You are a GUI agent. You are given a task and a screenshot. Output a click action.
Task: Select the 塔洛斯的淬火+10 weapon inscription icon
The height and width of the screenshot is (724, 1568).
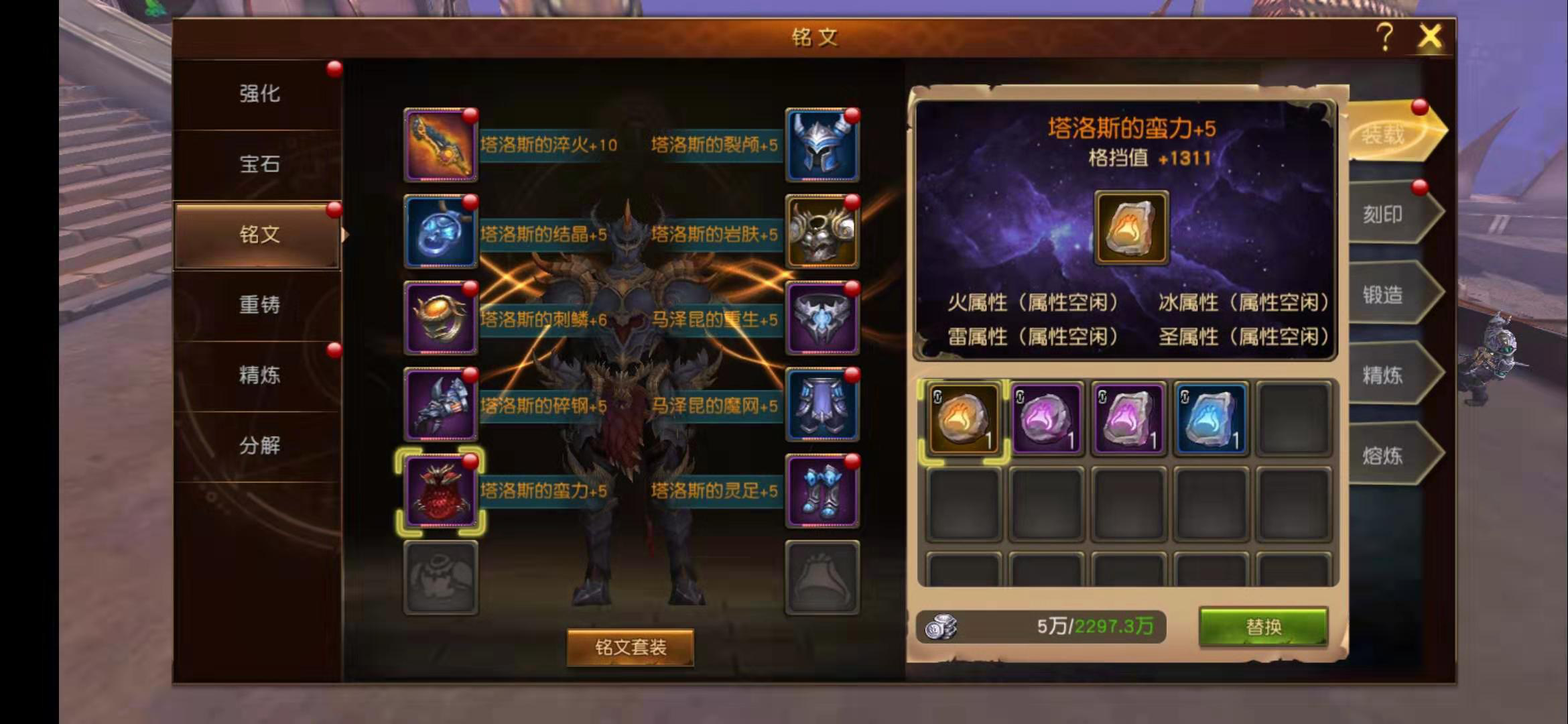[440, 146]
